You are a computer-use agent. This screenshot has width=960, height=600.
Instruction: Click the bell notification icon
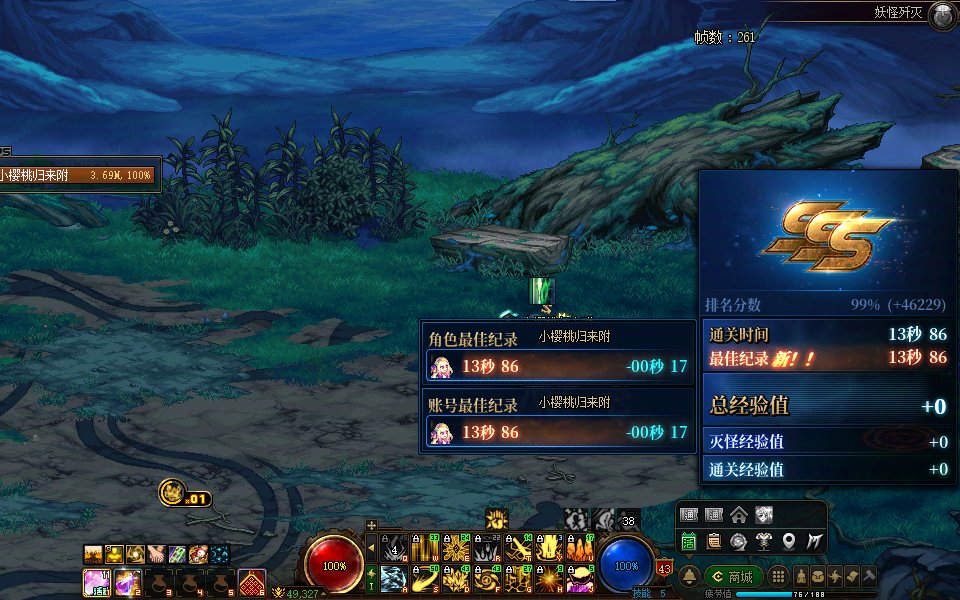(689, 577)
